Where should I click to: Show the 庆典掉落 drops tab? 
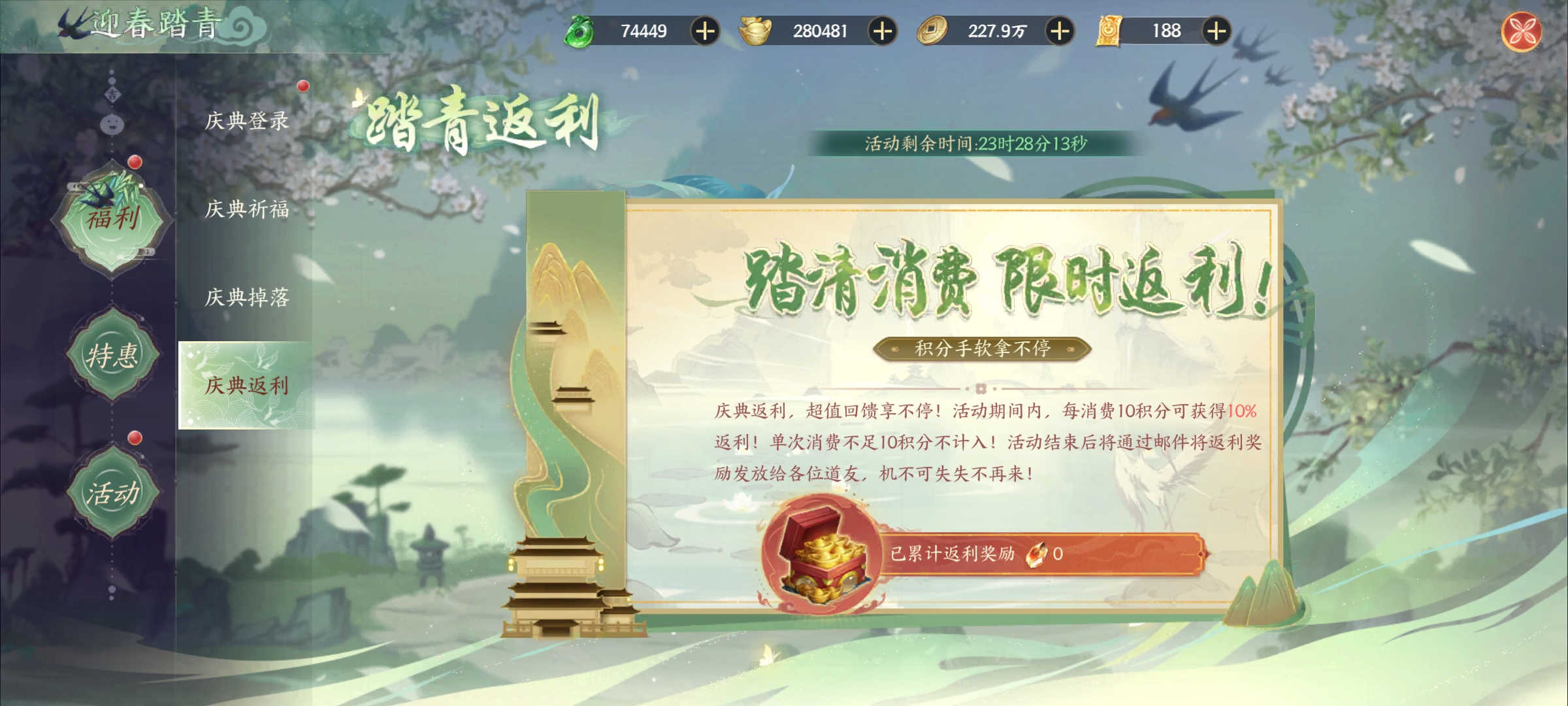[246, 297]
